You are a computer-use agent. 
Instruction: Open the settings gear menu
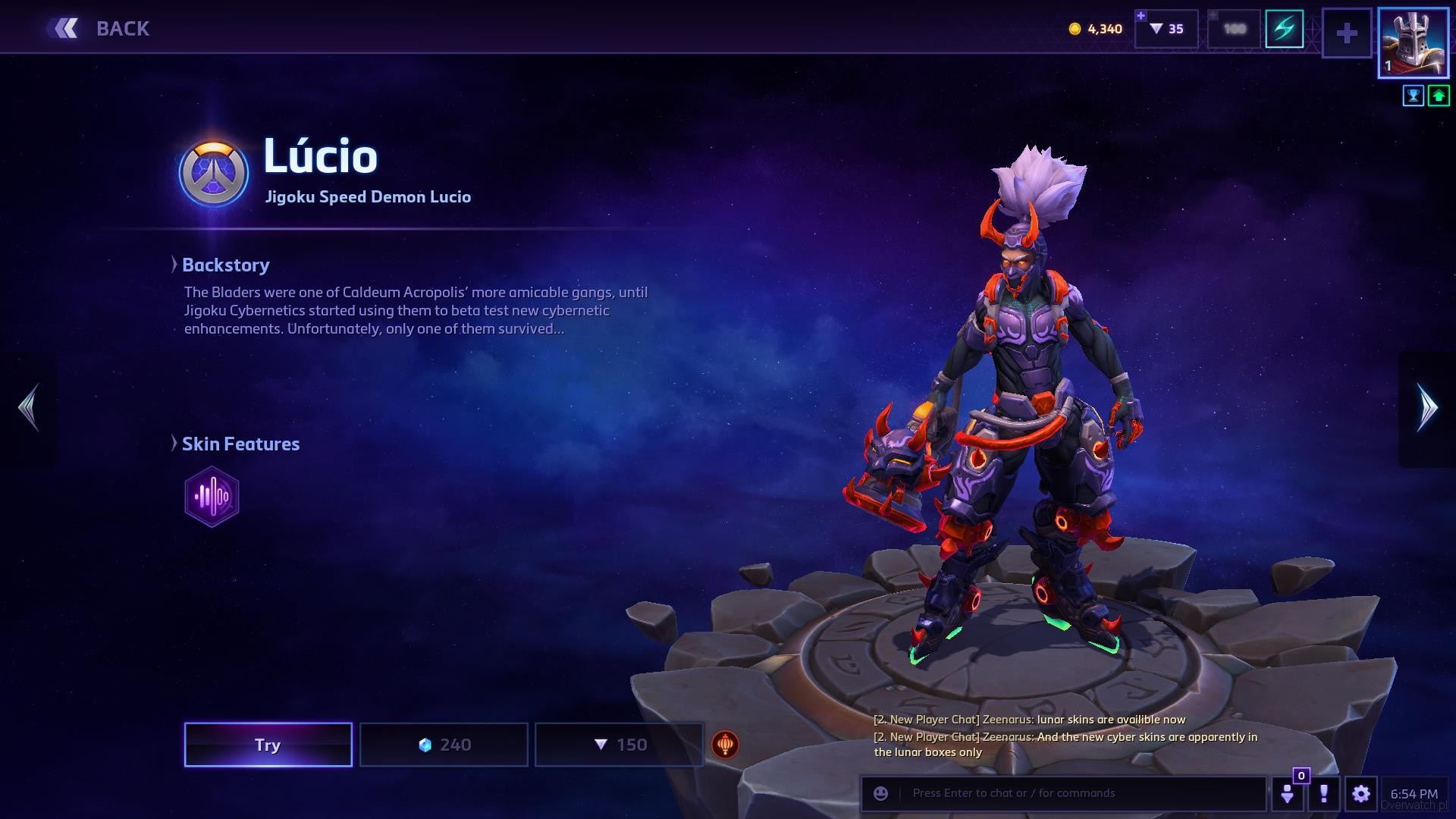point(1360,794)
